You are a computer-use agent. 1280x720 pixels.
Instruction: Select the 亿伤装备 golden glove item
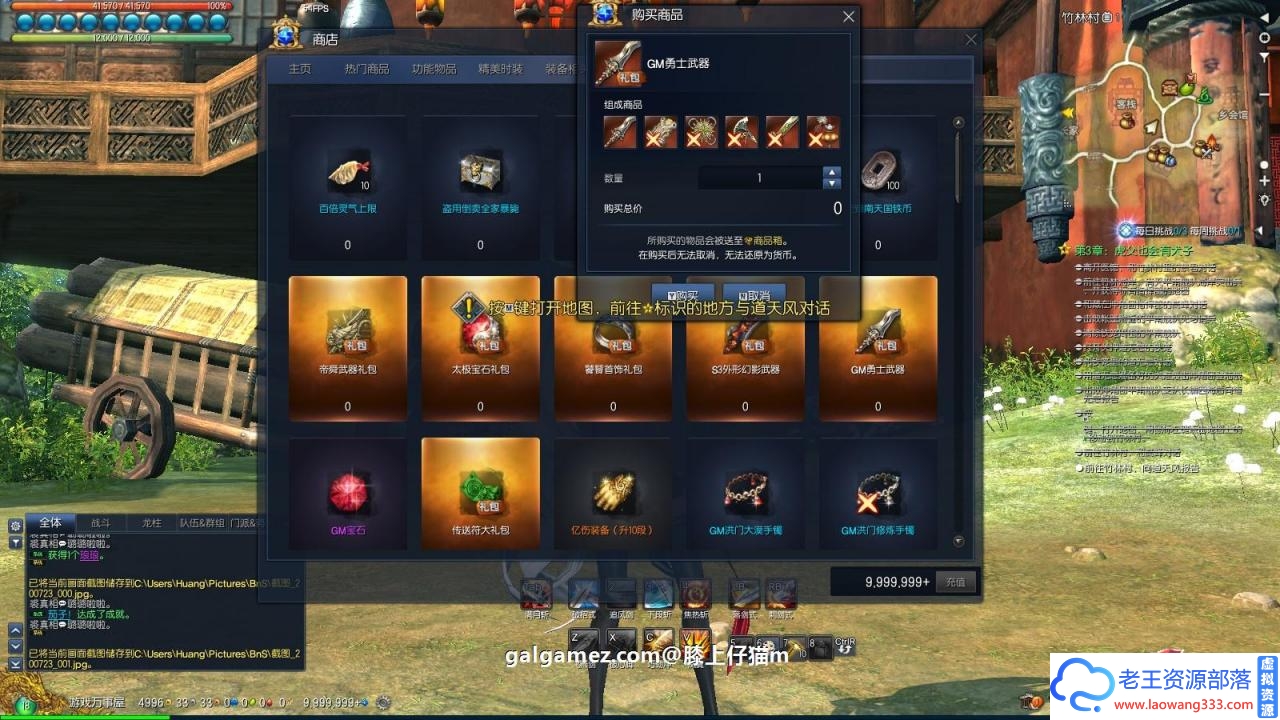(x=612, y=494)
